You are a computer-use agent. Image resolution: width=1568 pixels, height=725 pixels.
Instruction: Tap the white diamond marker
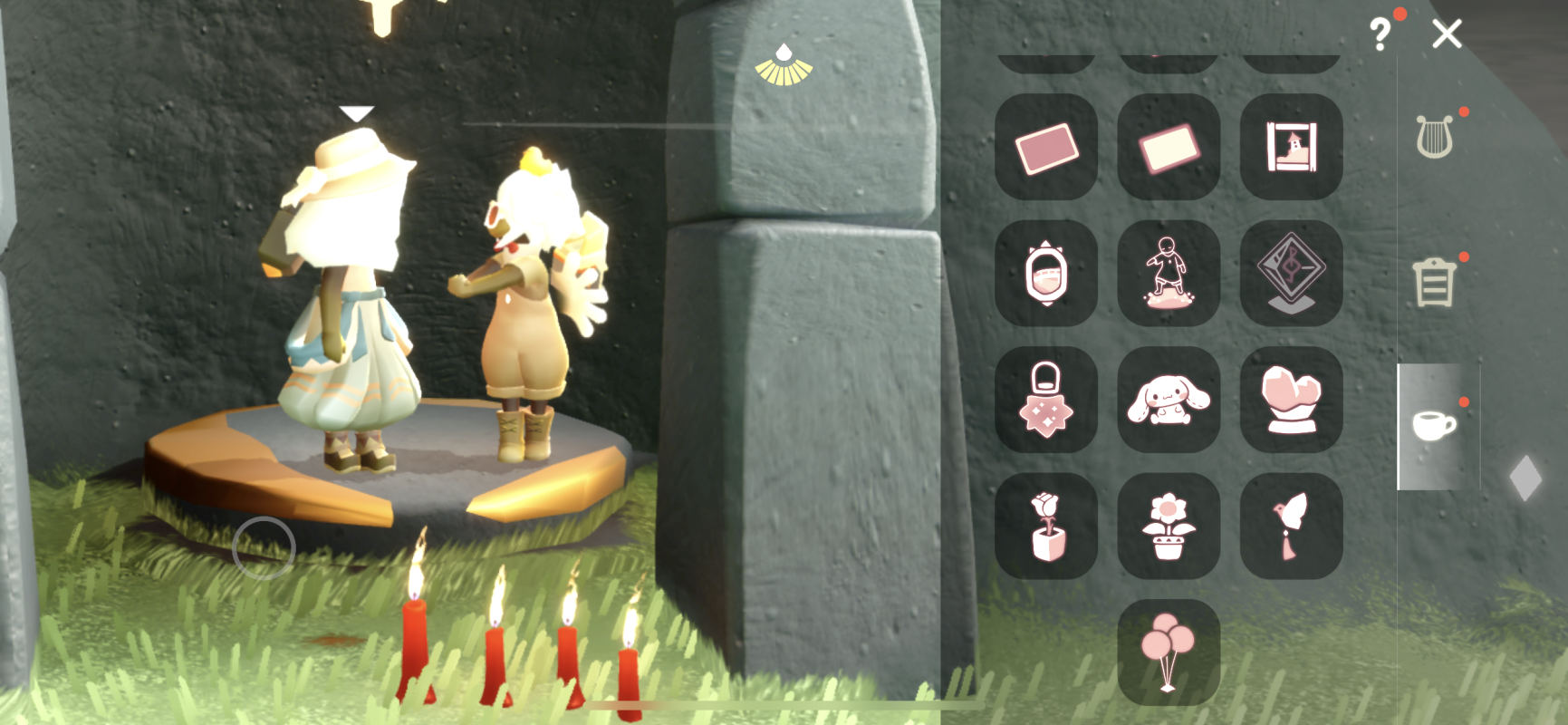1525,477
